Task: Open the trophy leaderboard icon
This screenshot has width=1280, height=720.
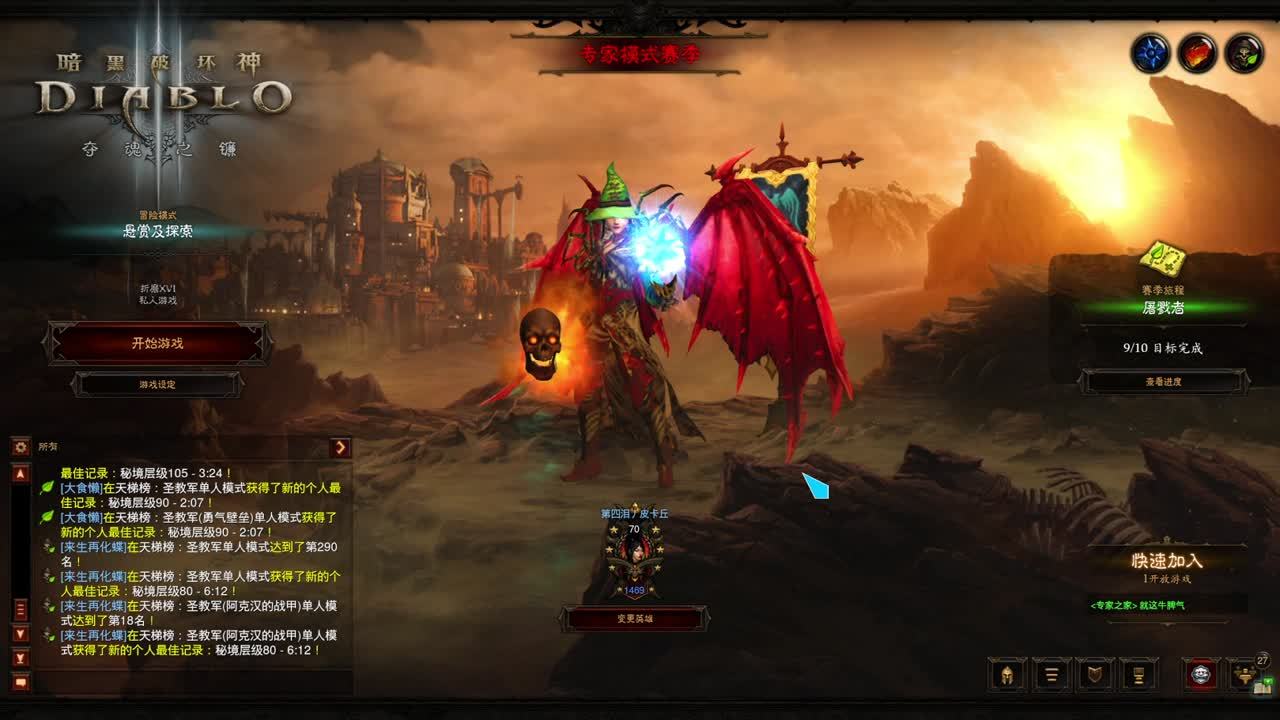Action: 1139,674
